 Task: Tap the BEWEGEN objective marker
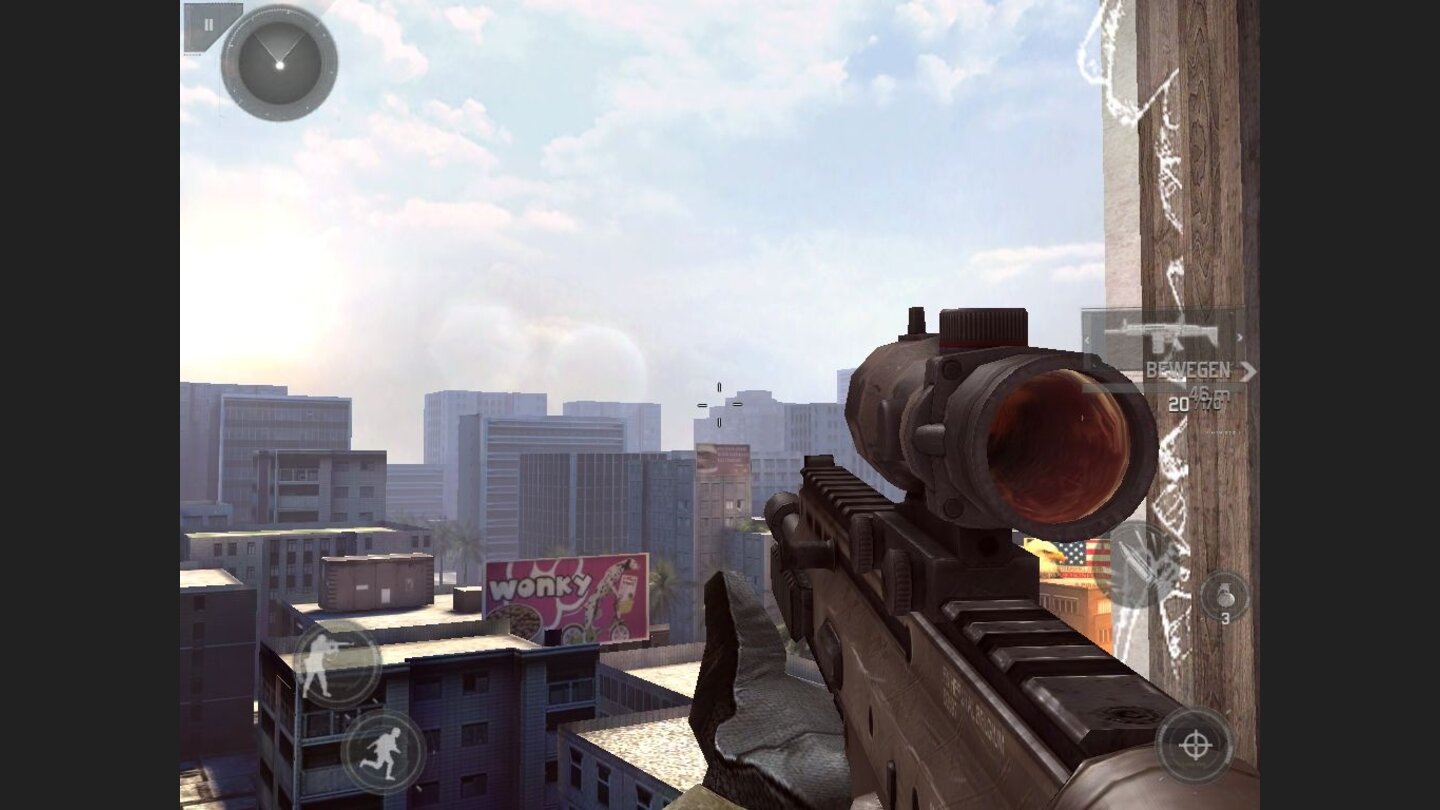coord(1190,367)
